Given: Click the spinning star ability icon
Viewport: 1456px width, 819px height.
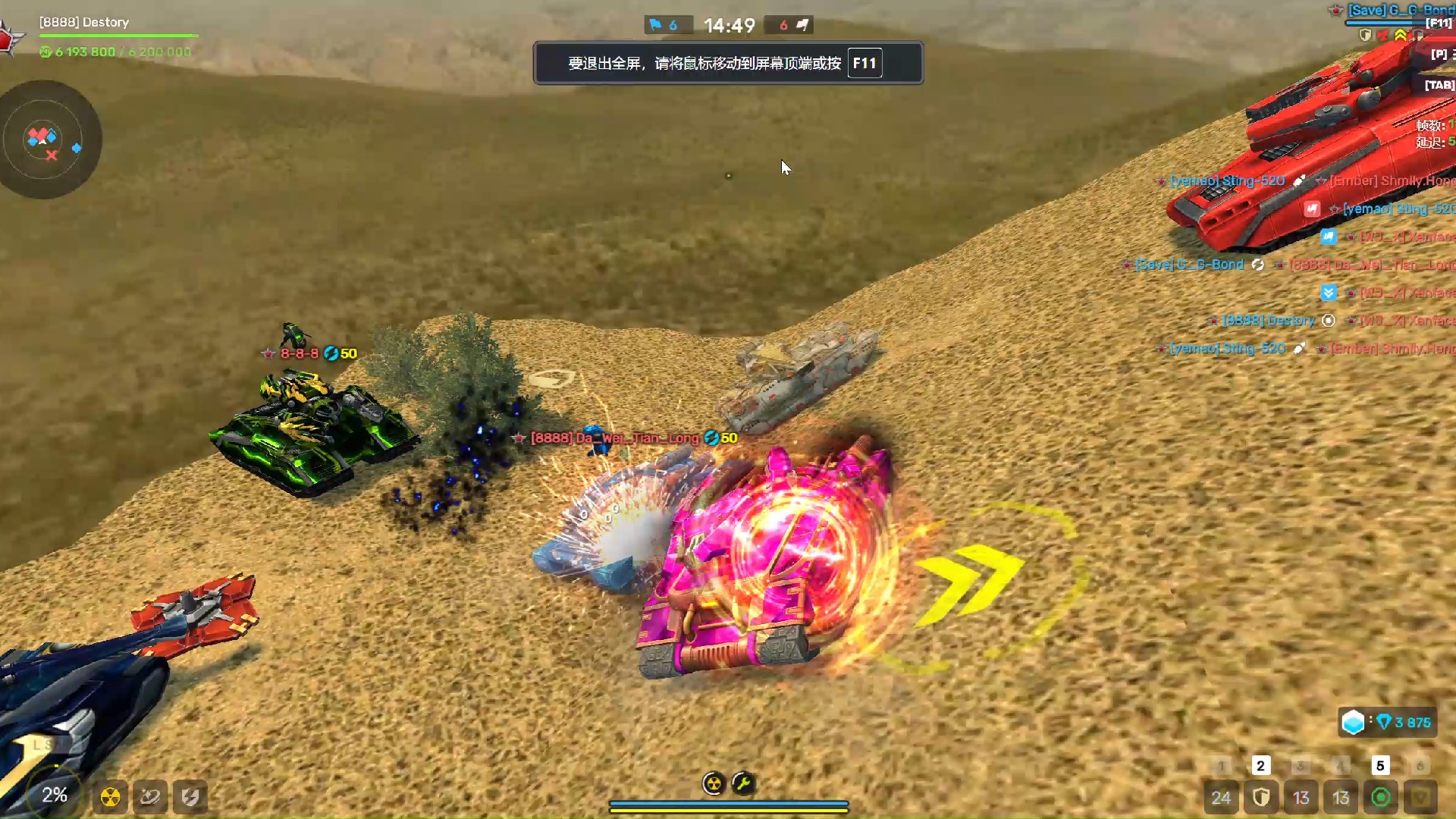Looking at the screenshot, I should 150,797.
